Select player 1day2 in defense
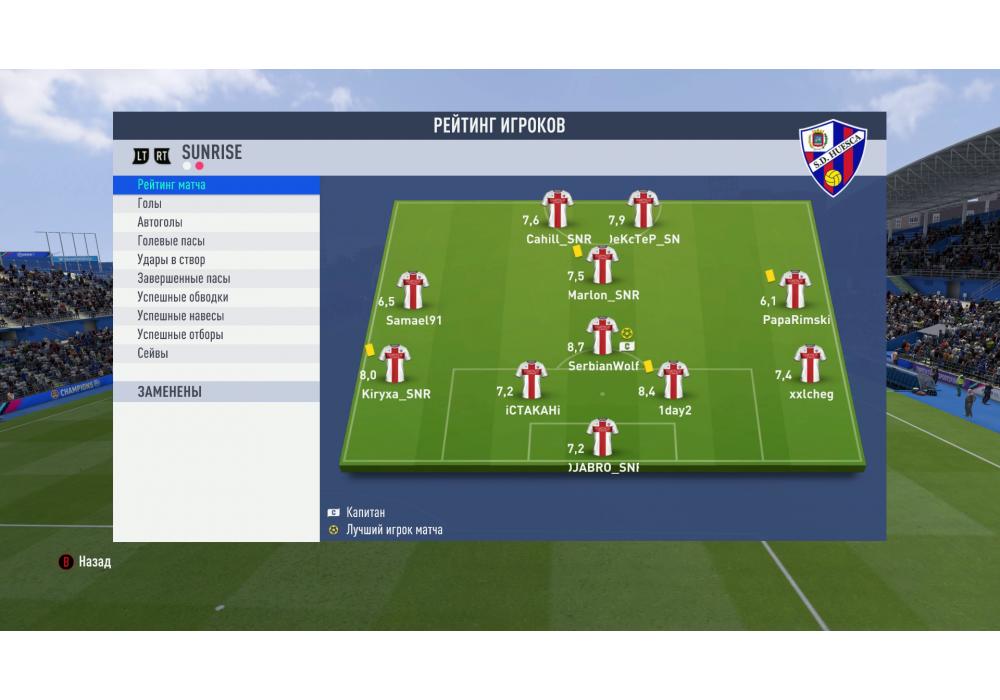1000x700 pixels. point(673,381)
